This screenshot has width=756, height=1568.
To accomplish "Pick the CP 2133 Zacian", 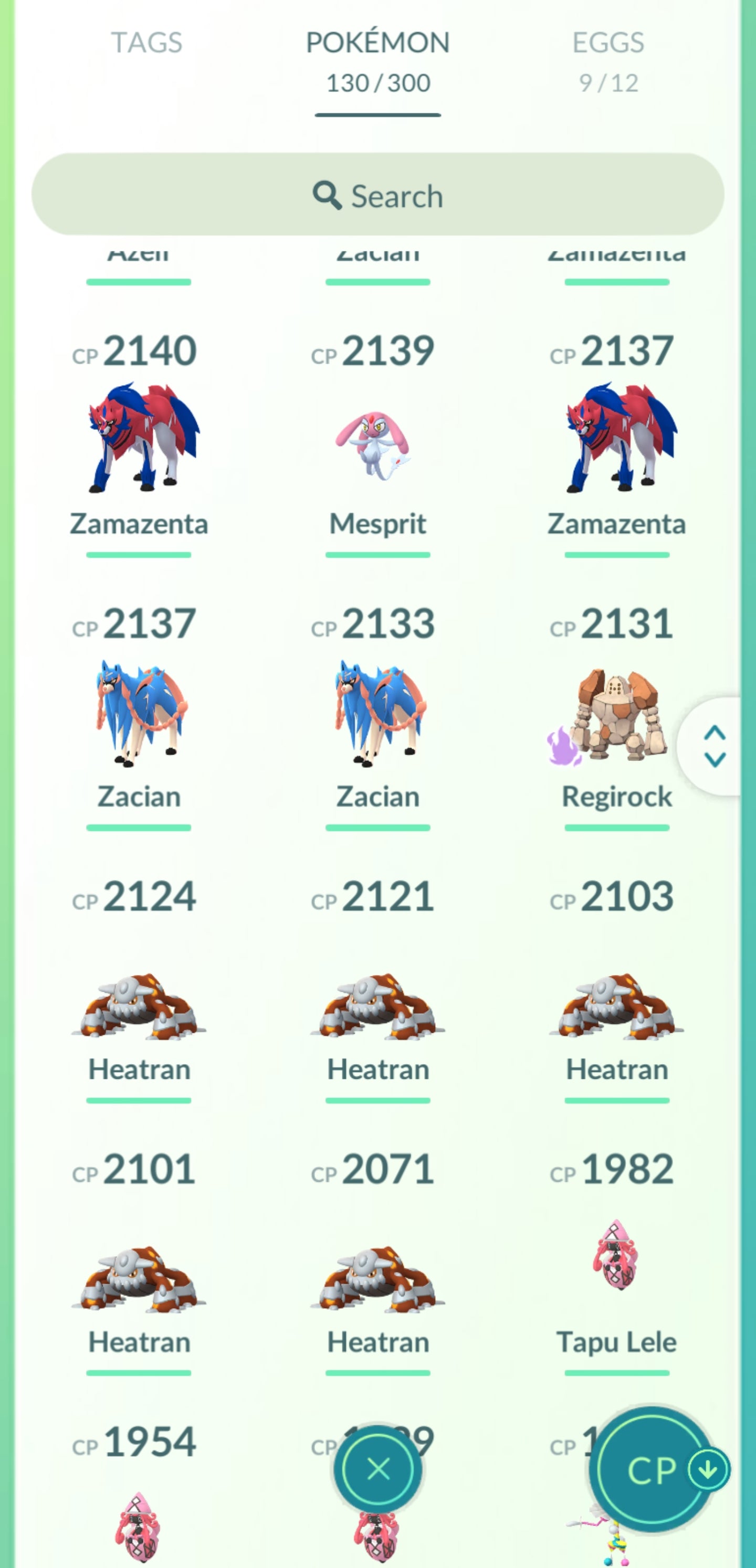I will [377, 712].
